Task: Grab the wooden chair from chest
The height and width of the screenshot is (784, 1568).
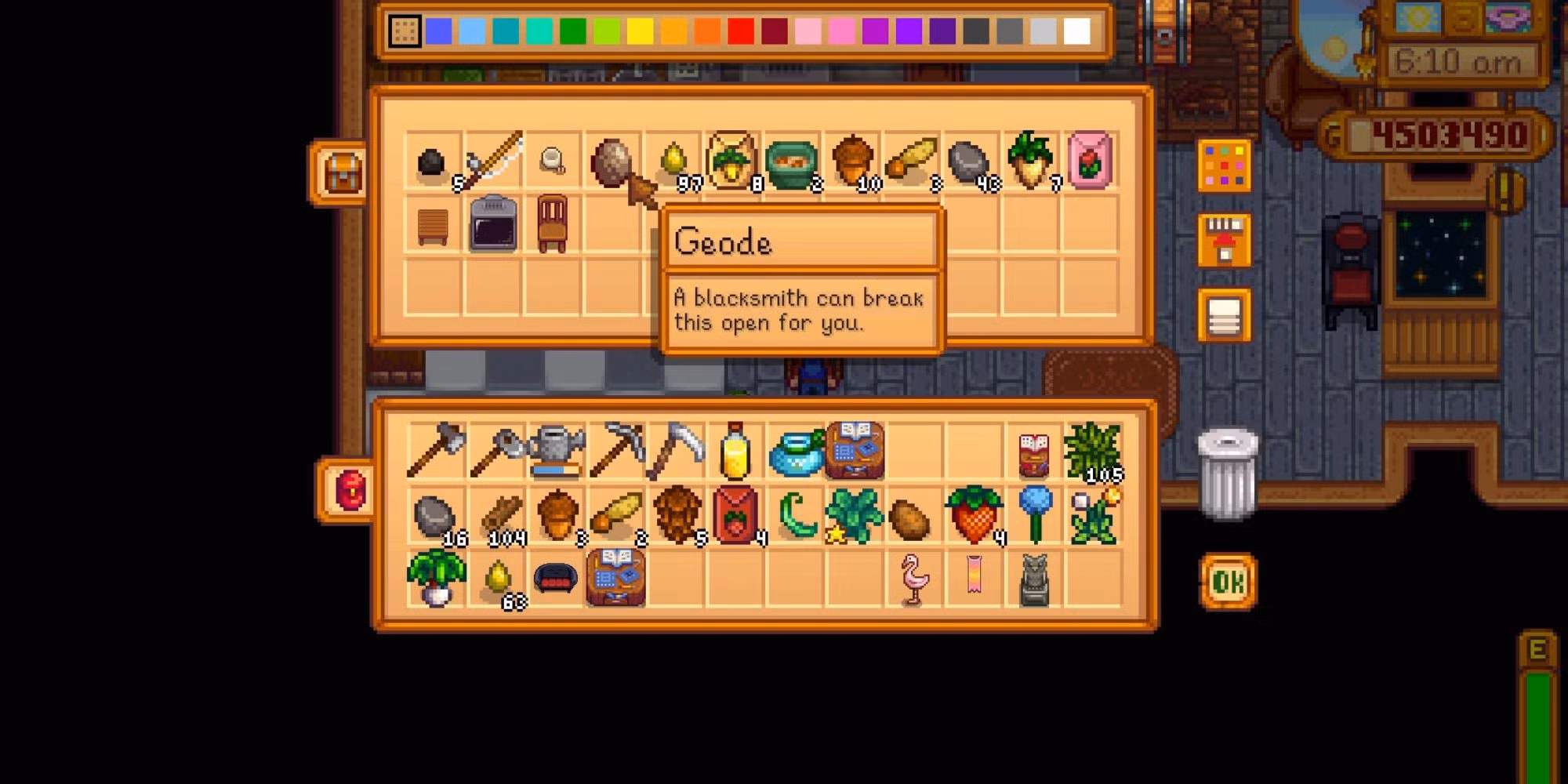Action: (552, 223)
